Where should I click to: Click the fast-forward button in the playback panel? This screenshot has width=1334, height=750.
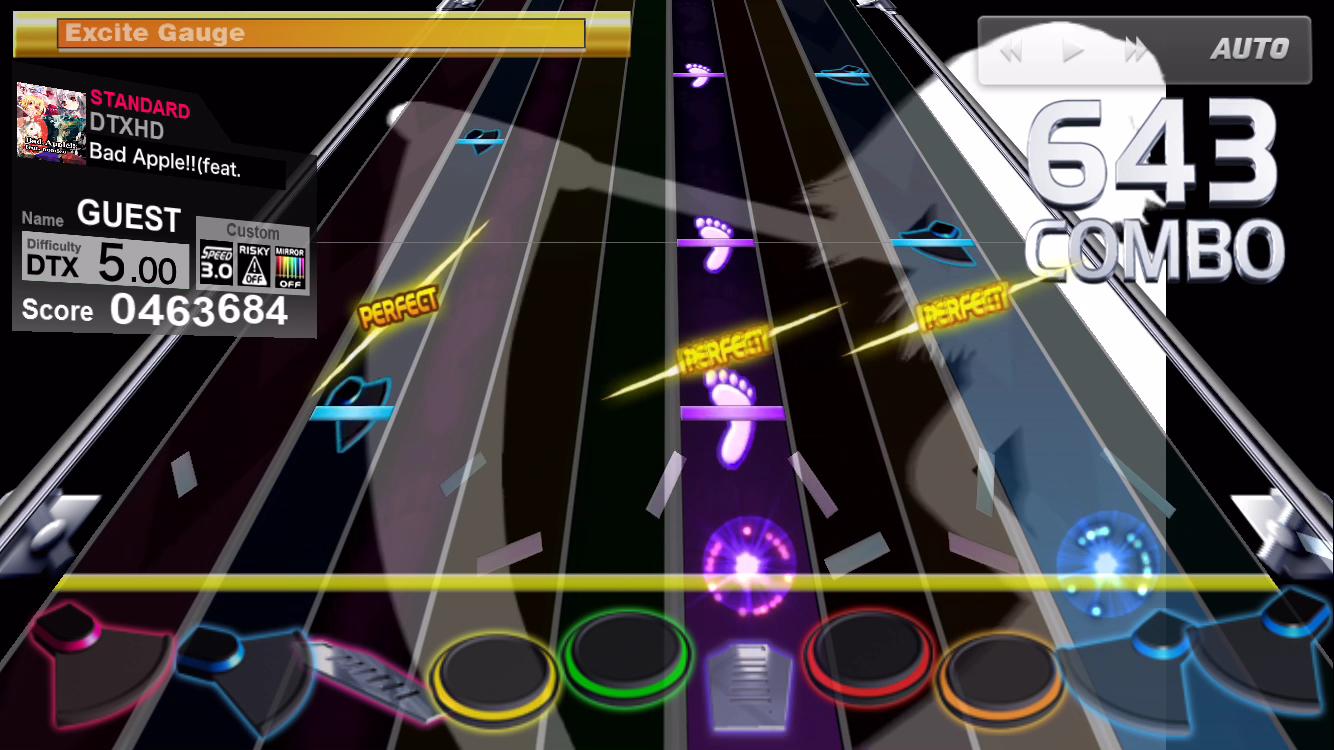[x=1135, y=50]
